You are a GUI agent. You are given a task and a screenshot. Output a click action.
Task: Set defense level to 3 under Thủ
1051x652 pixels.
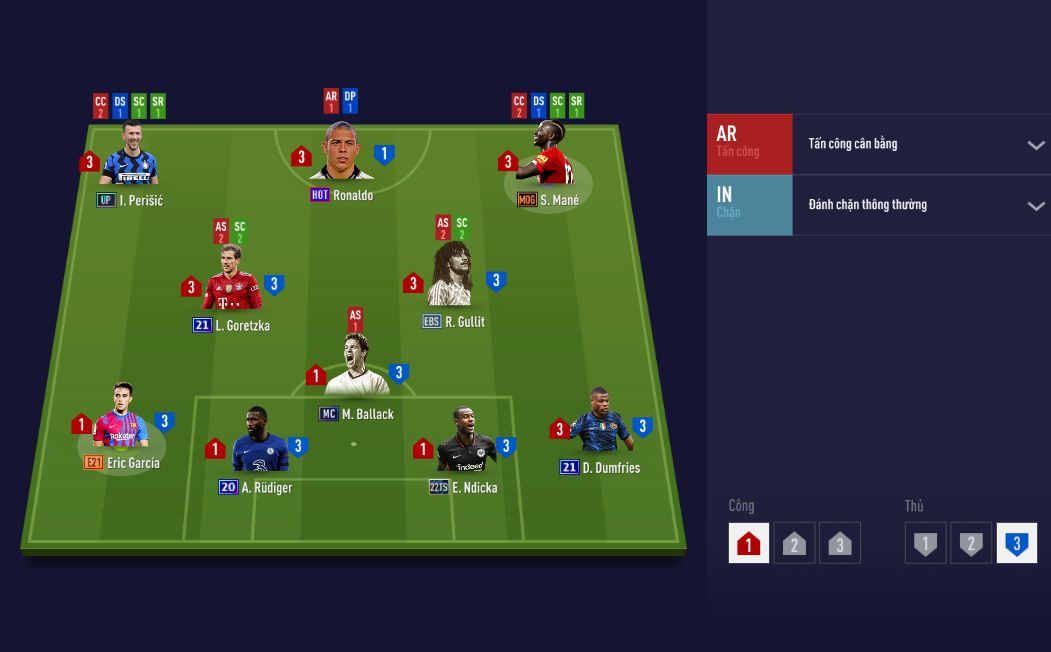pos(1016,544)
